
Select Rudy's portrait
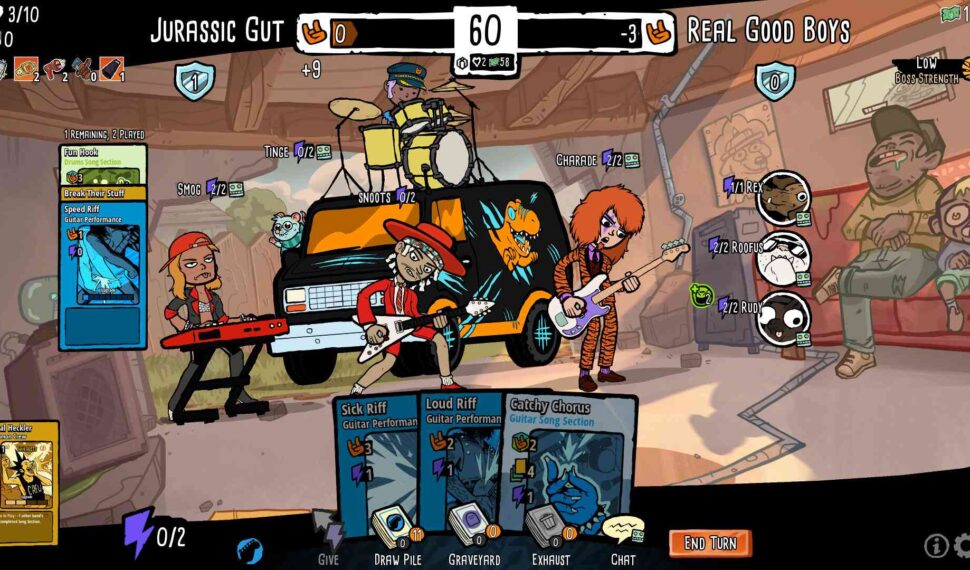pyautogui.click(x=783, y=318)
